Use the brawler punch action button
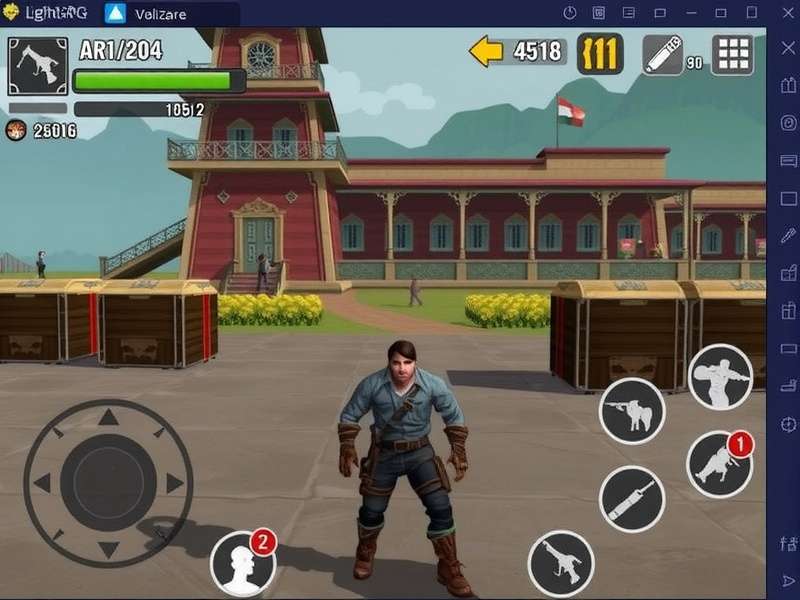Viewport: 800px width, 600px height. (x=720, y=377)
